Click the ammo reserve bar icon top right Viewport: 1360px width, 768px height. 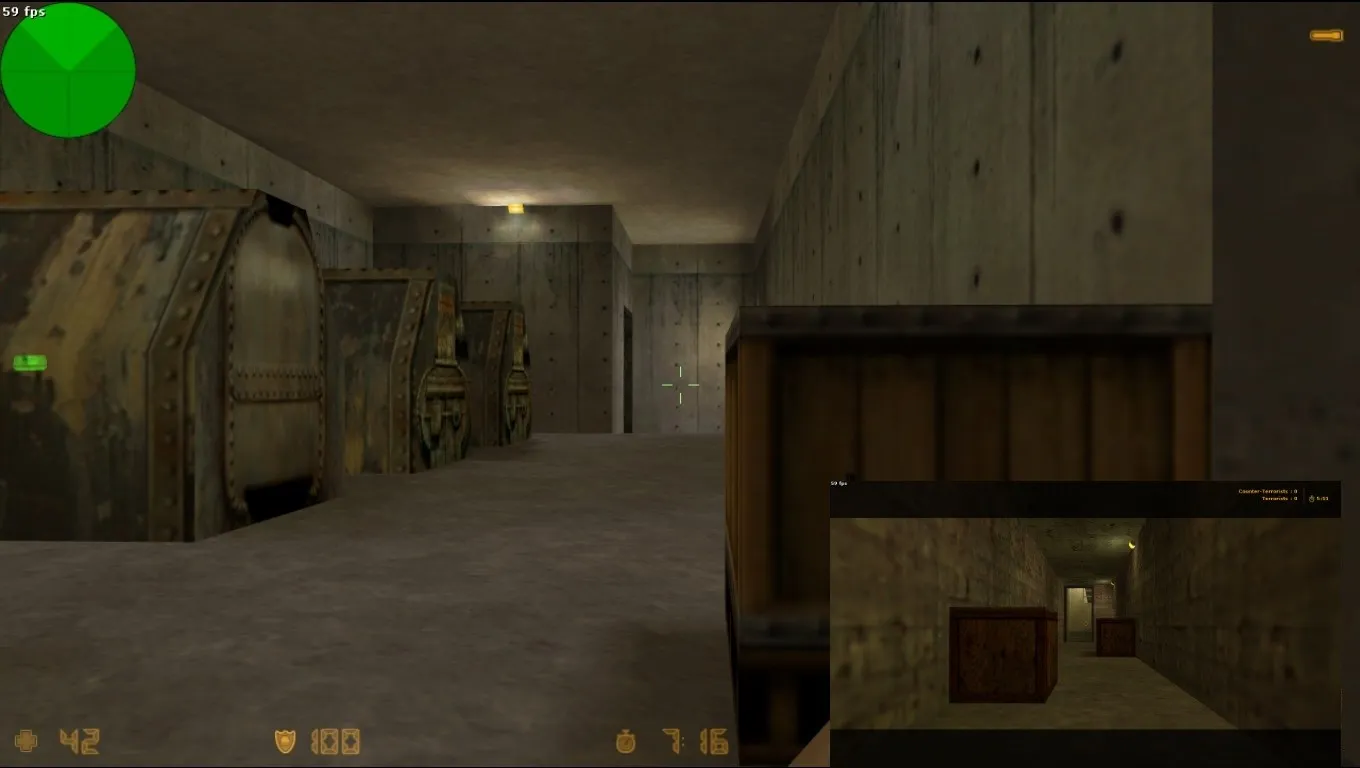tap(1325, 34)
